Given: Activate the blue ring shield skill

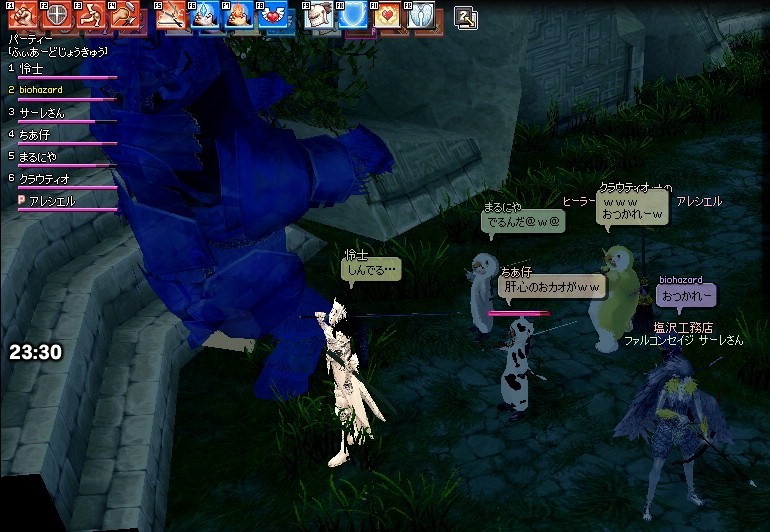Looking at the screenshot, I should pos(353,15).
